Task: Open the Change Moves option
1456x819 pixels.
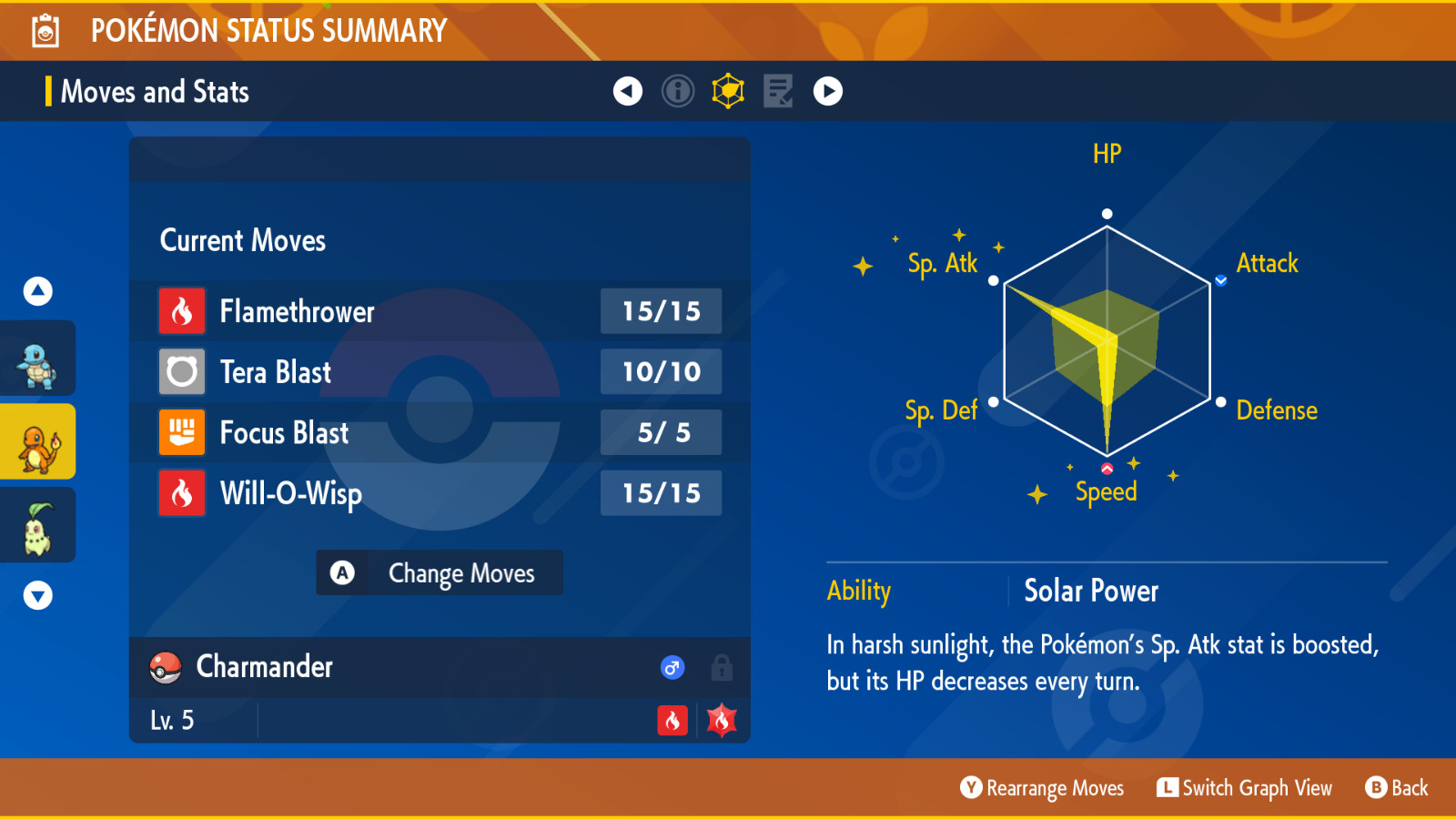Action: (440, 573)
